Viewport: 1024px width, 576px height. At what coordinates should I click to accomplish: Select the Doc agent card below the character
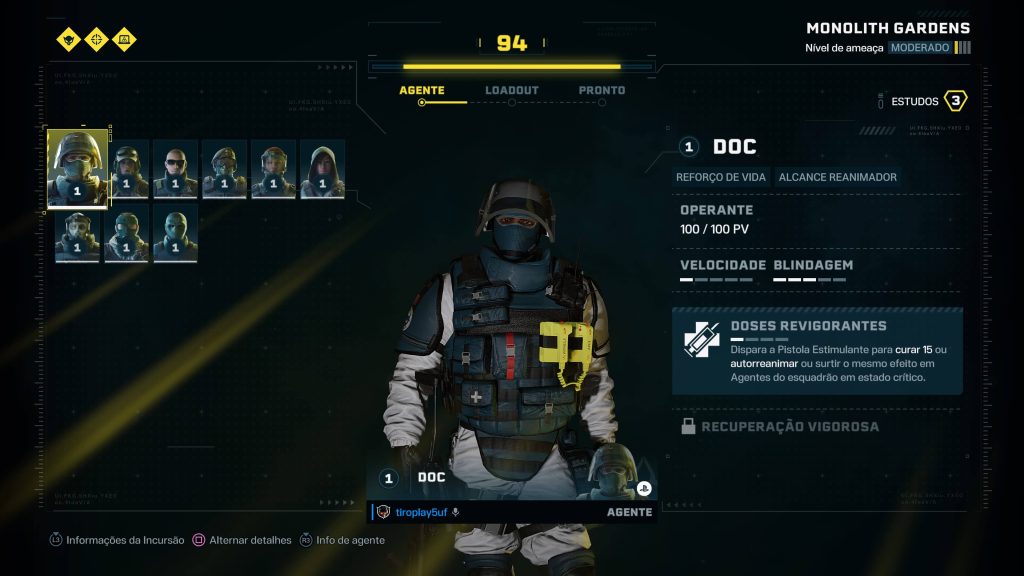(x=512, y=478)
